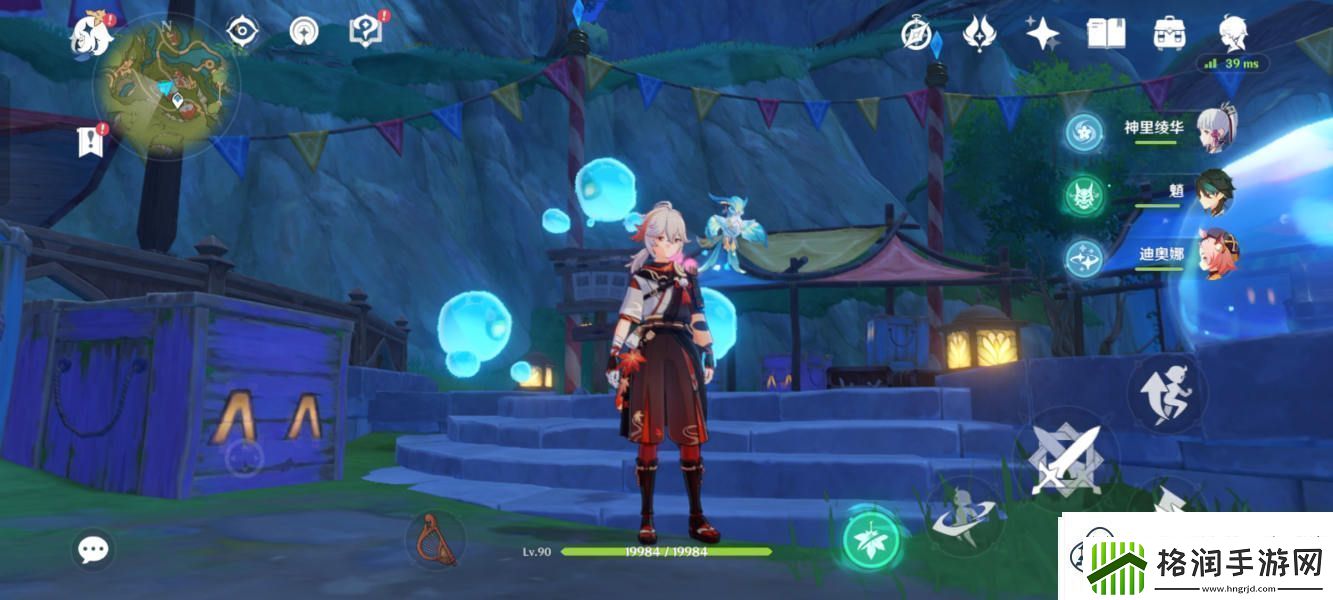Use the harp gadget icon

(434, 538)
